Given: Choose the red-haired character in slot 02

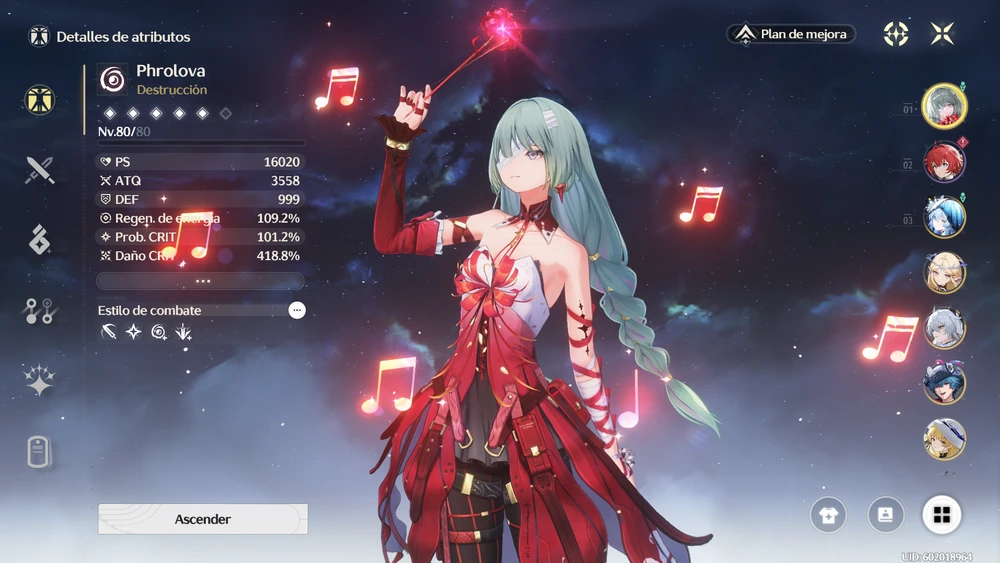Looking at the screenshot, I should [x=944, y=163].
